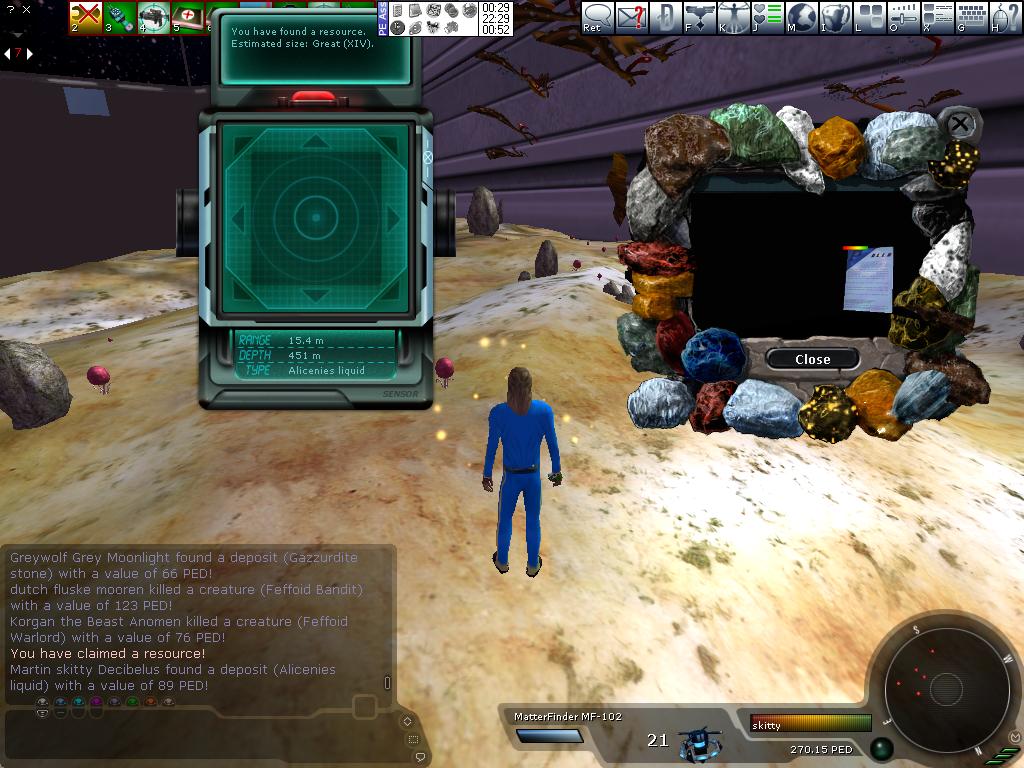Close the mineral-framed resource window

(812, 359)
